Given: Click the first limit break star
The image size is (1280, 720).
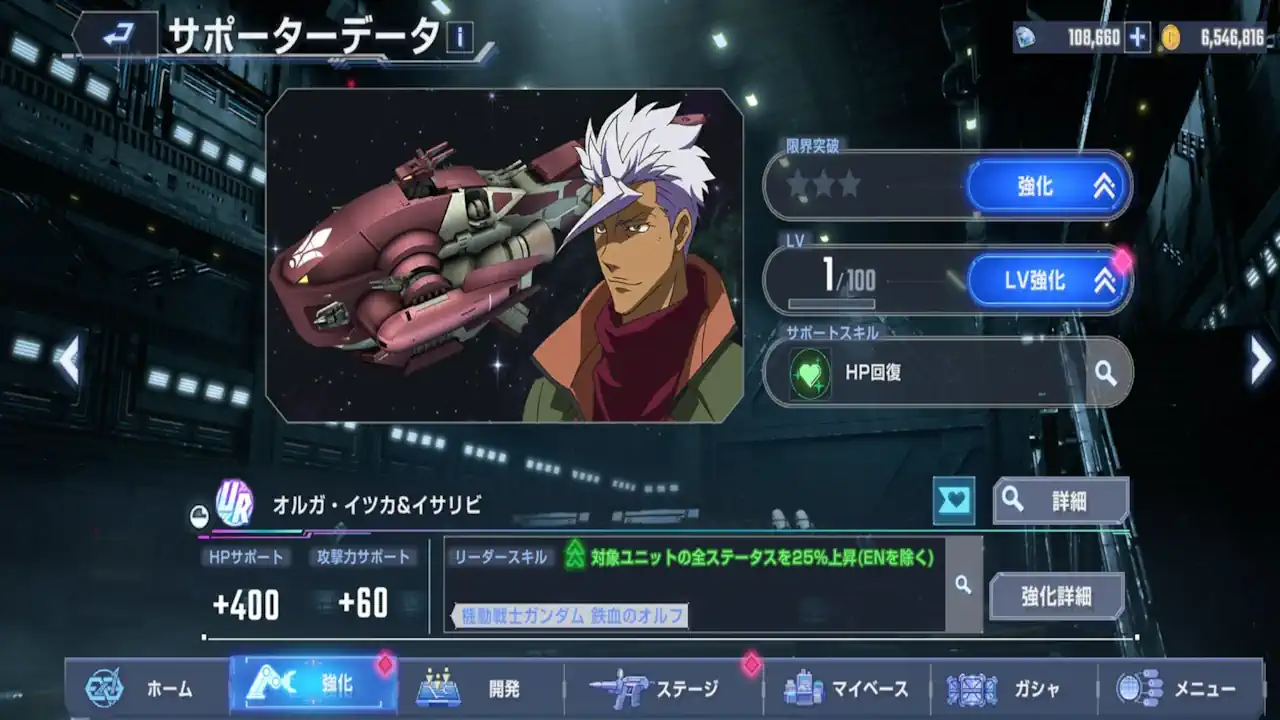Looking at the screenshot, I should [799, 183].
